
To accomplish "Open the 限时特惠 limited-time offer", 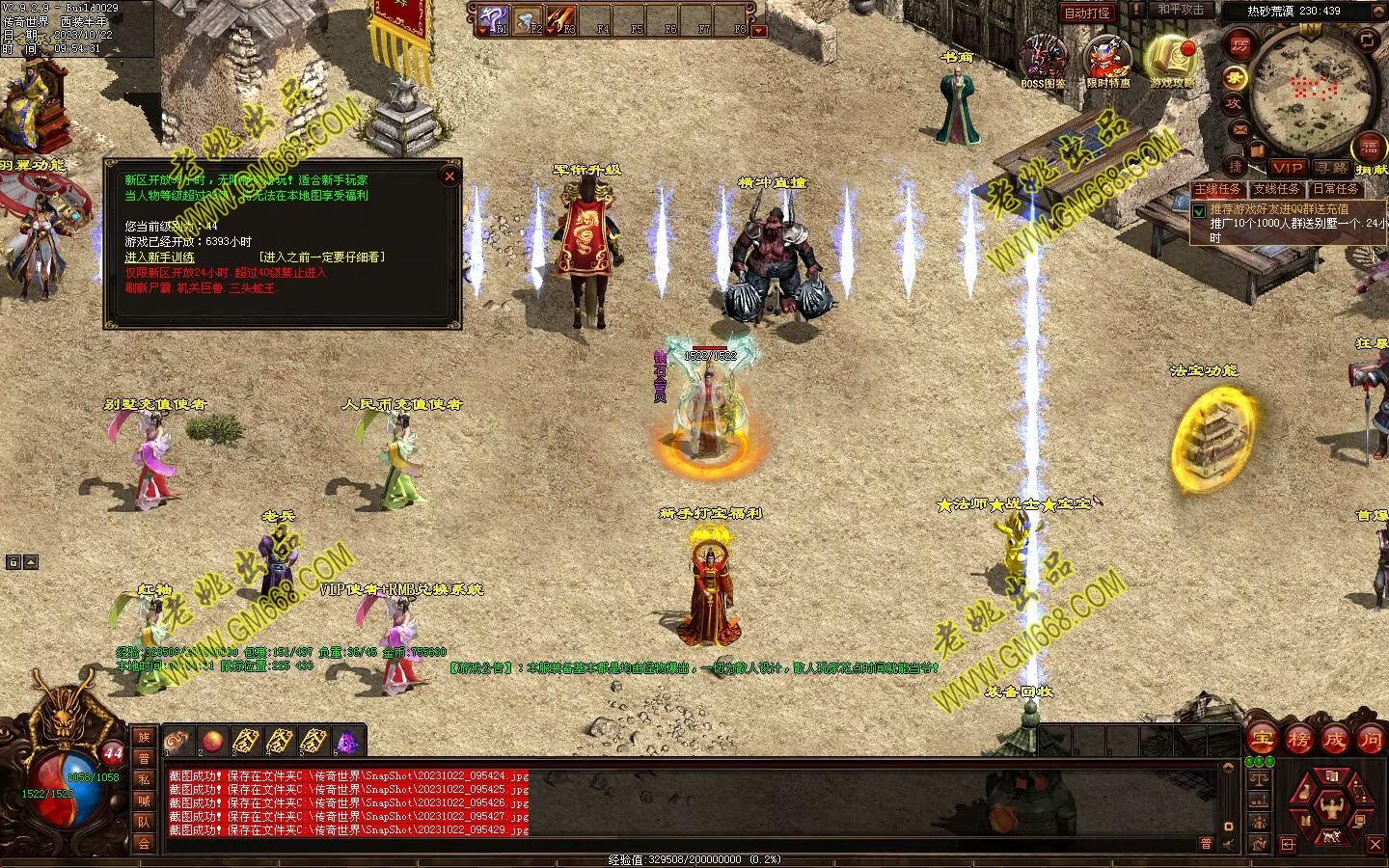I will coord(1107,60).
